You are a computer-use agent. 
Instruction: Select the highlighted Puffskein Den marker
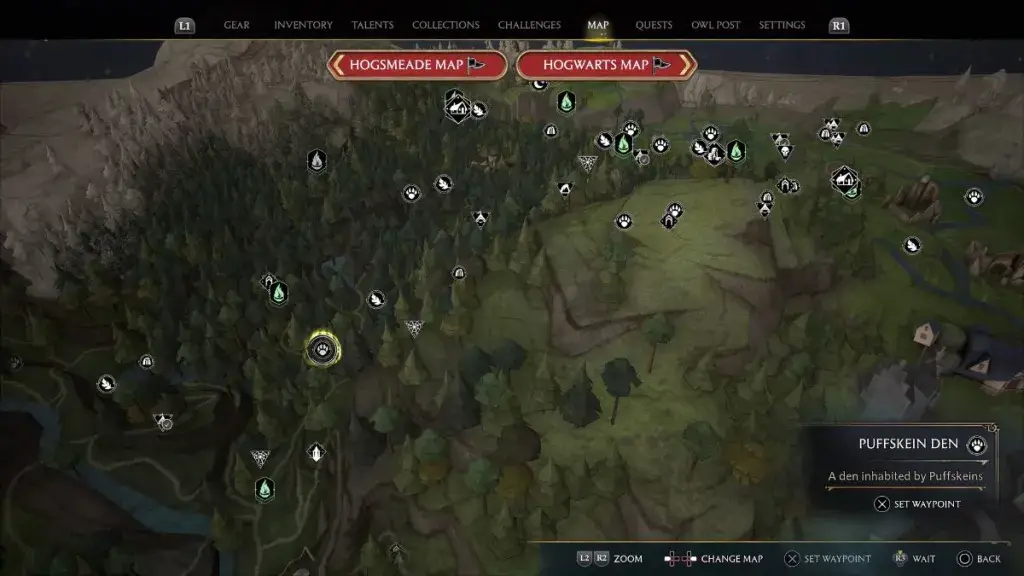[x=323, y=349]
